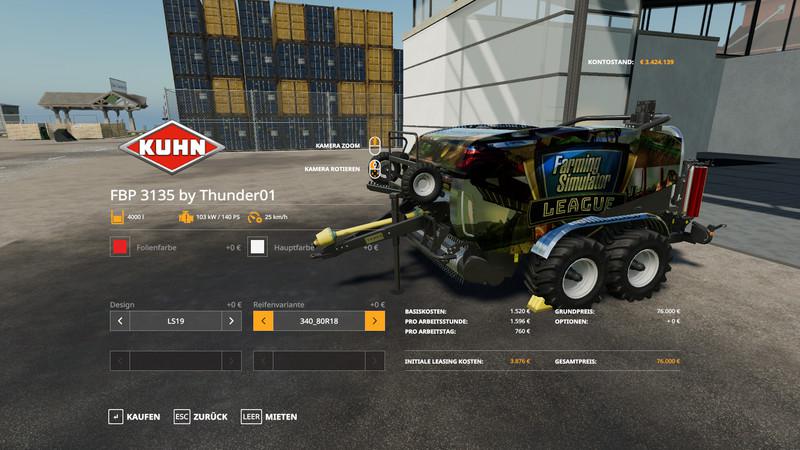Image resolution: width=800 pixels, height=450 pixels.
Task: Select previous Reifenvariante tire option
Action: pyautogui.click(x=264, y=321)
